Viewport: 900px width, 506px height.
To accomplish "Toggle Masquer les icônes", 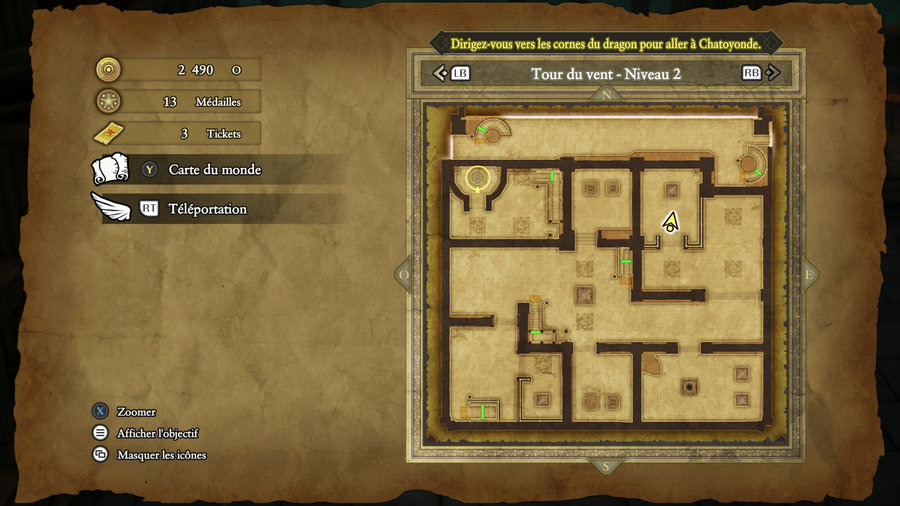I will [x=161, y=455].
